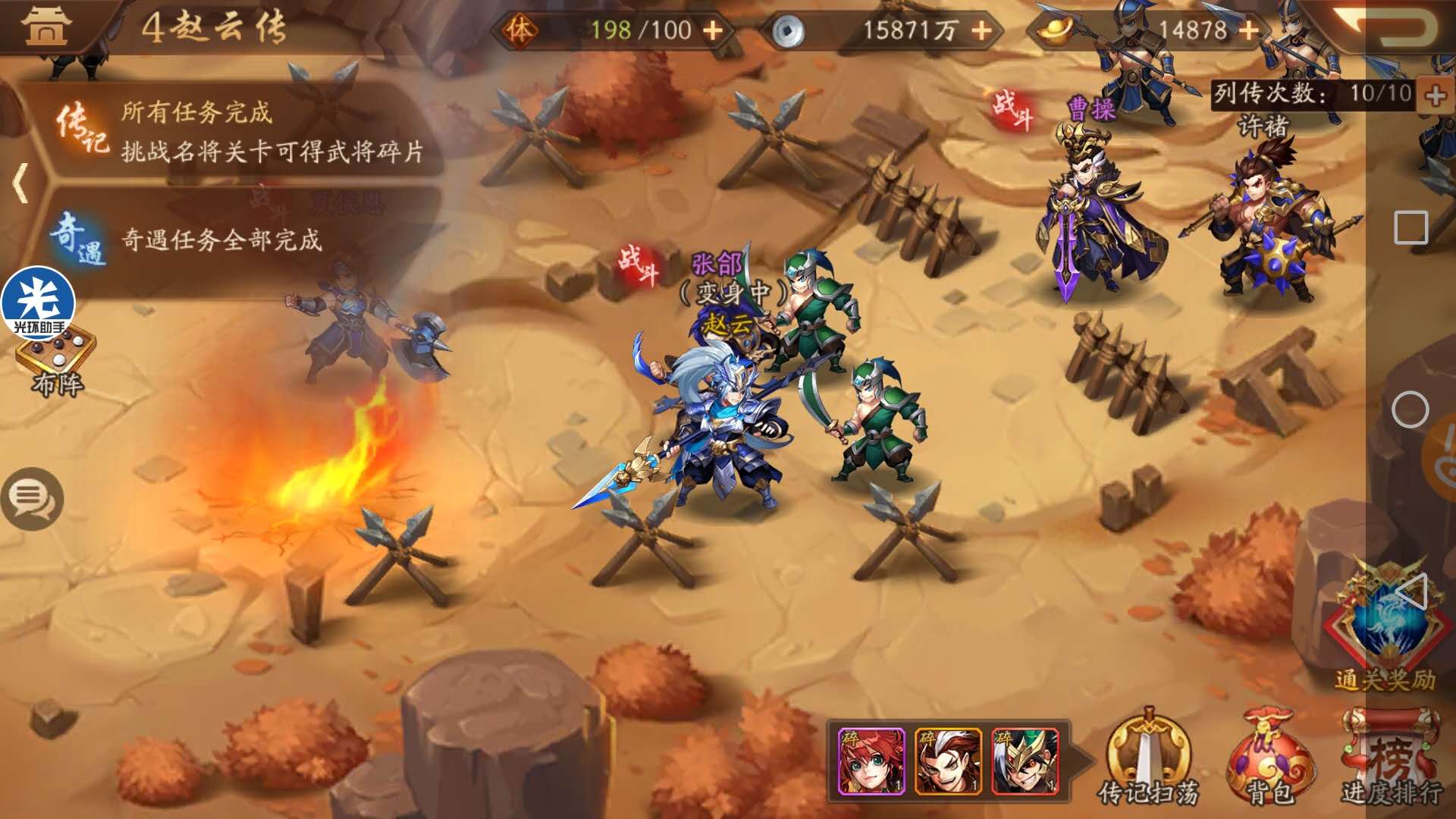Add stamina with the plus button
1456x819 pixels.
713,30
